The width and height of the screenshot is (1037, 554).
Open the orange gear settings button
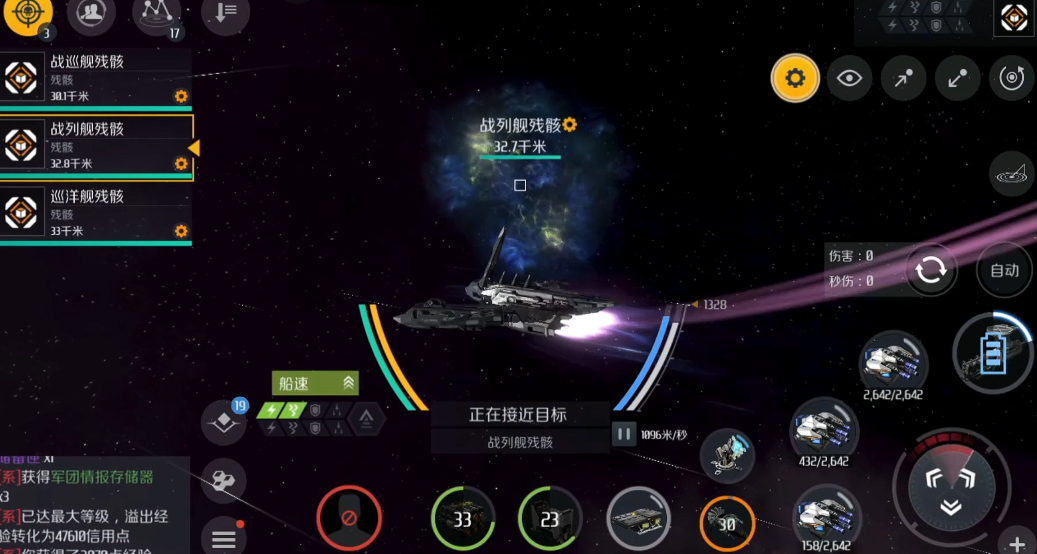click(795, 78)
